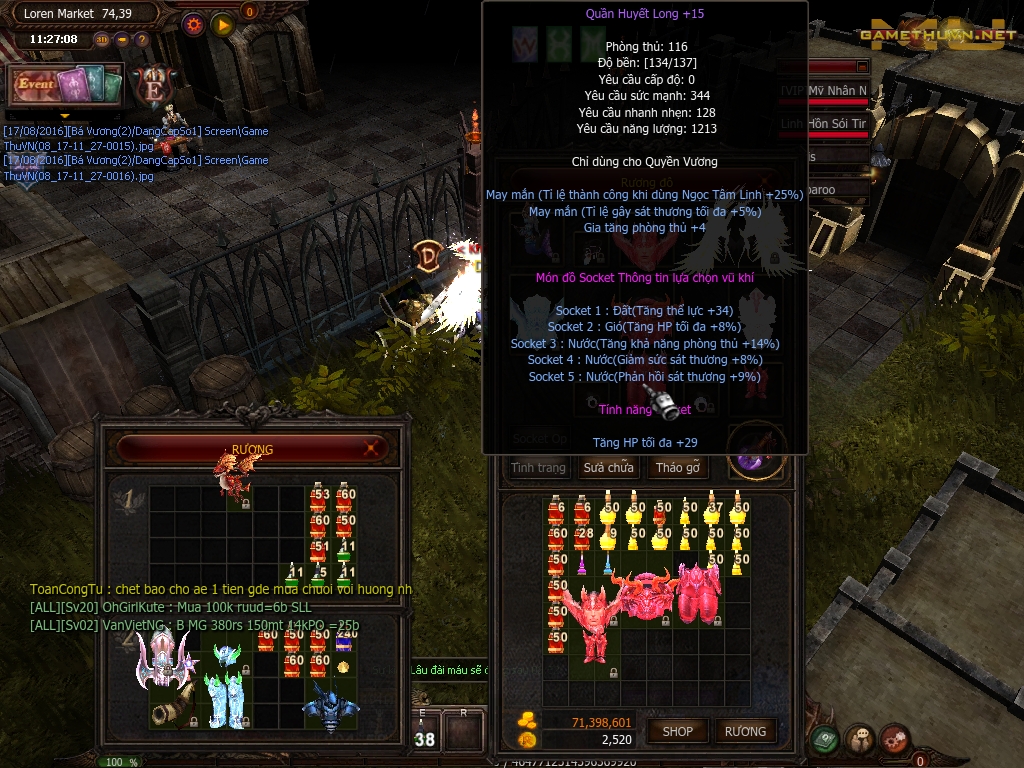1024x768 pixels.
Task: Toggle the 3D camera button
Action: (x=102, y=40)
